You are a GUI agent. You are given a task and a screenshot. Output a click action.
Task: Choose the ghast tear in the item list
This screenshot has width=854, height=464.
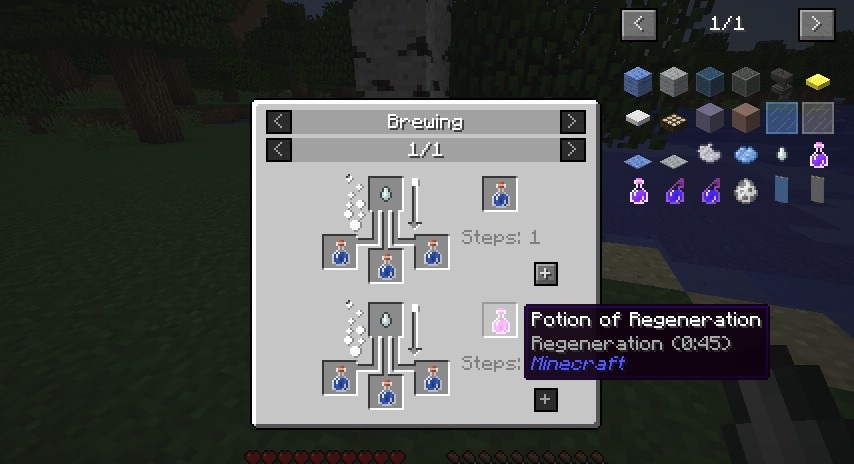coord(782,154)
